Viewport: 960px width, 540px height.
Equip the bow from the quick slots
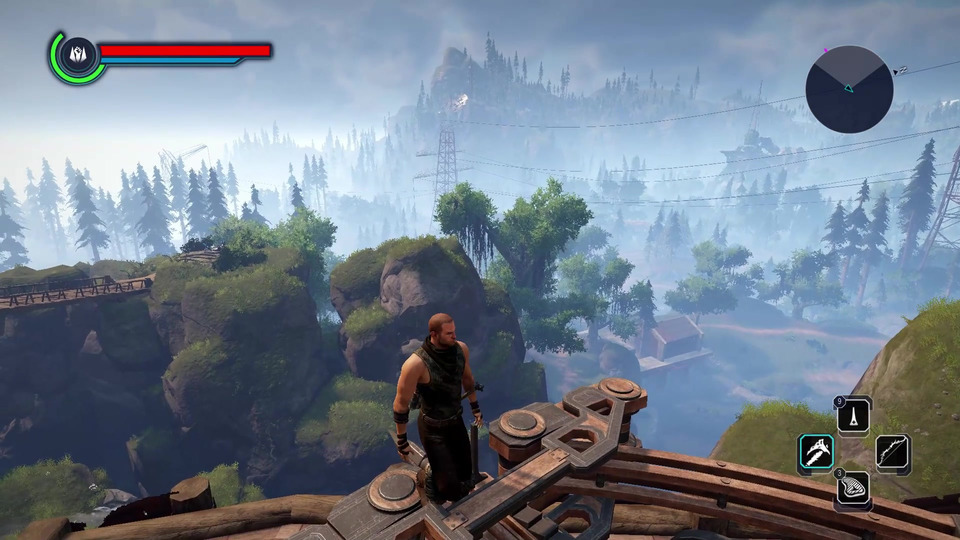click(x=893, y=453)
